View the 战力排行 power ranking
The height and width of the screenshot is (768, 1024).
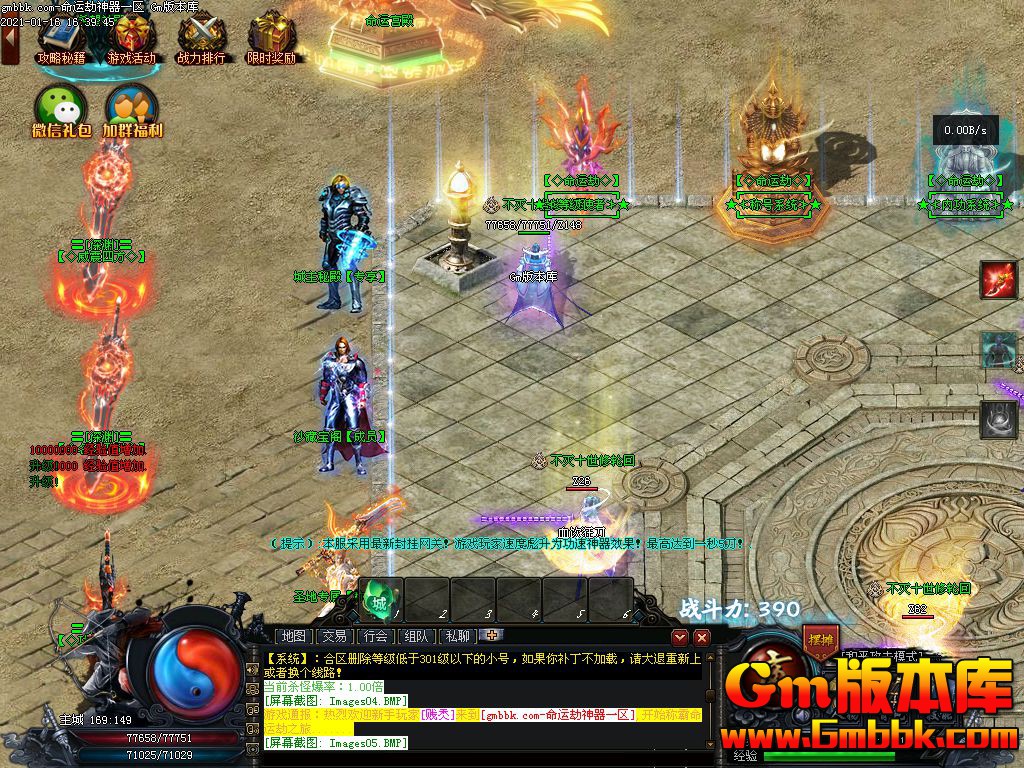(202, 37)
